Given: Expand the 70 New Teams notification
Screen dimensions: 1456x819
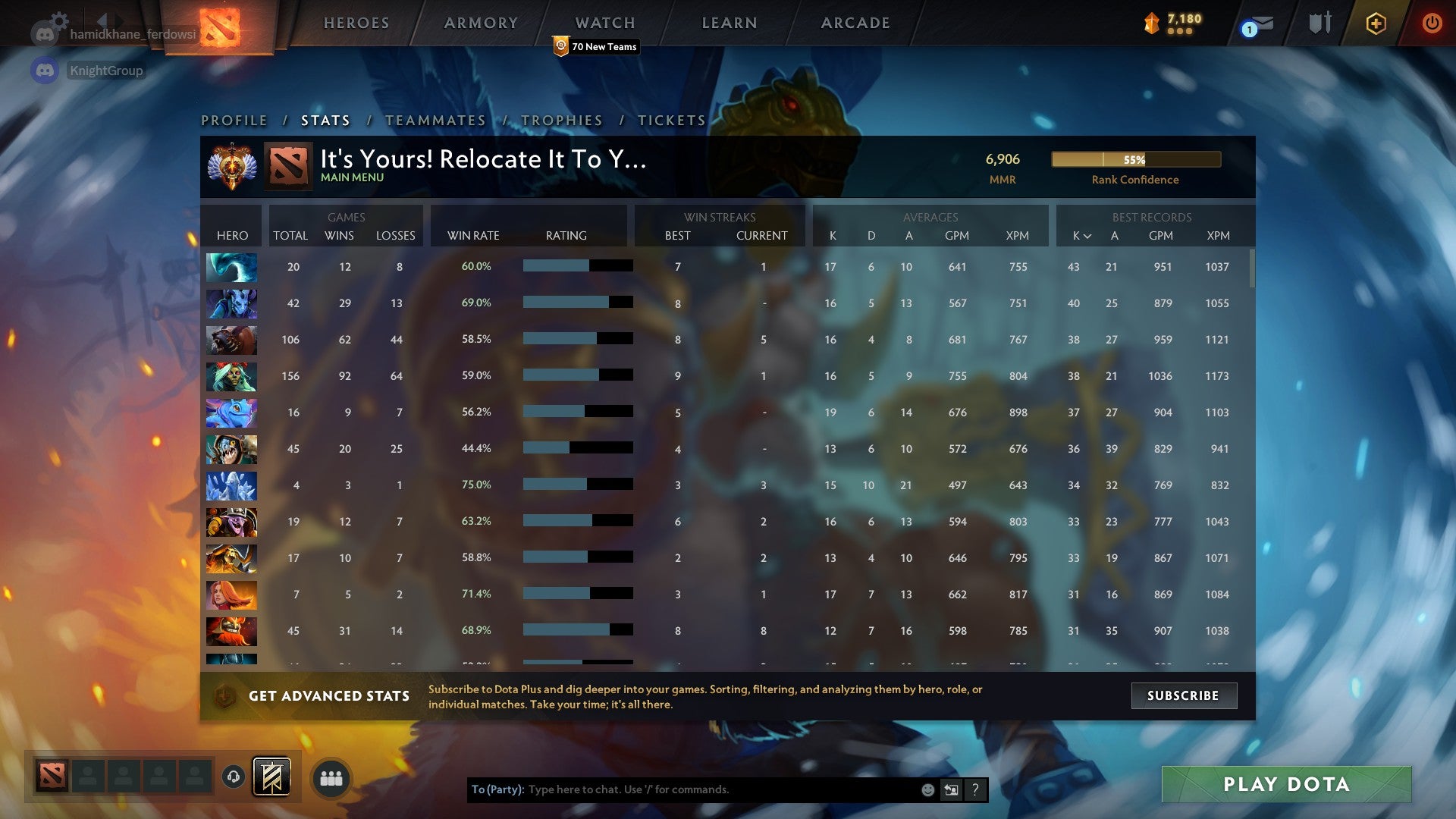Looking at the screenshot, I should (x=597, y=46).
